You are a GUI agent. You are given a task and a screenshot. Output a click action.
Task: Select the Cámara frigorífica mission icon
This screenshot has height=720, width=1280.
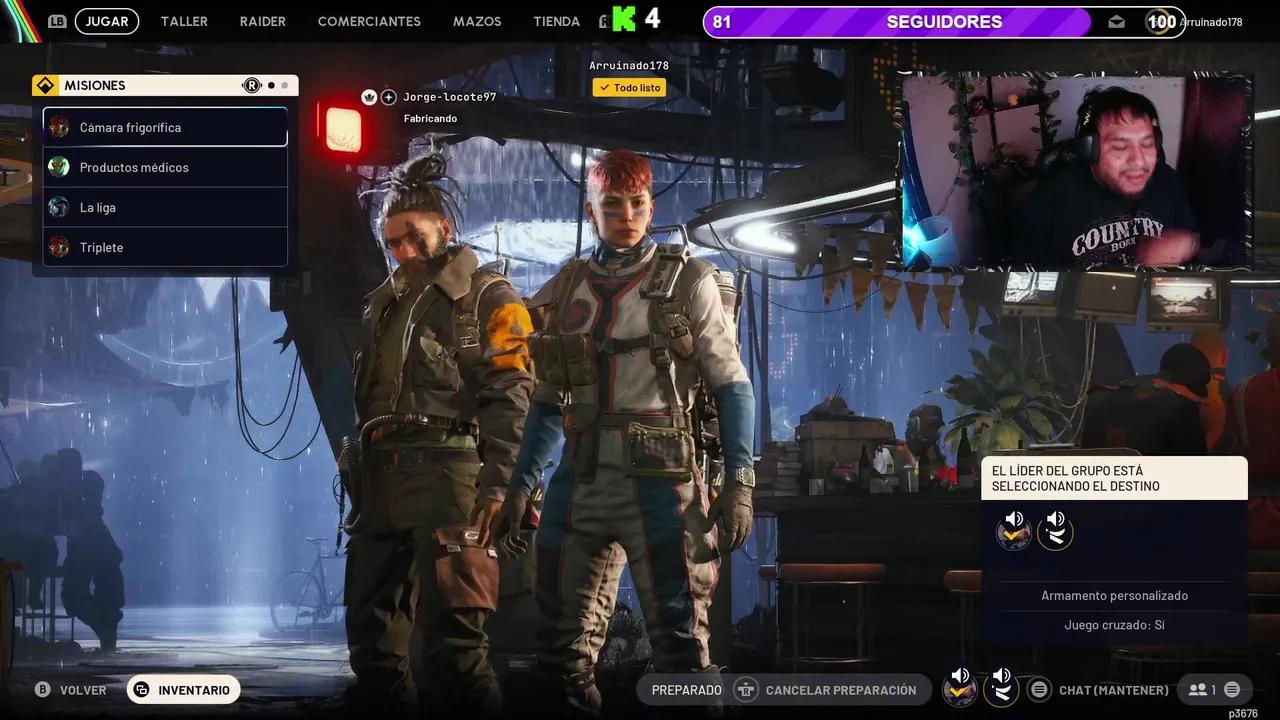click(x=58, y=127)
